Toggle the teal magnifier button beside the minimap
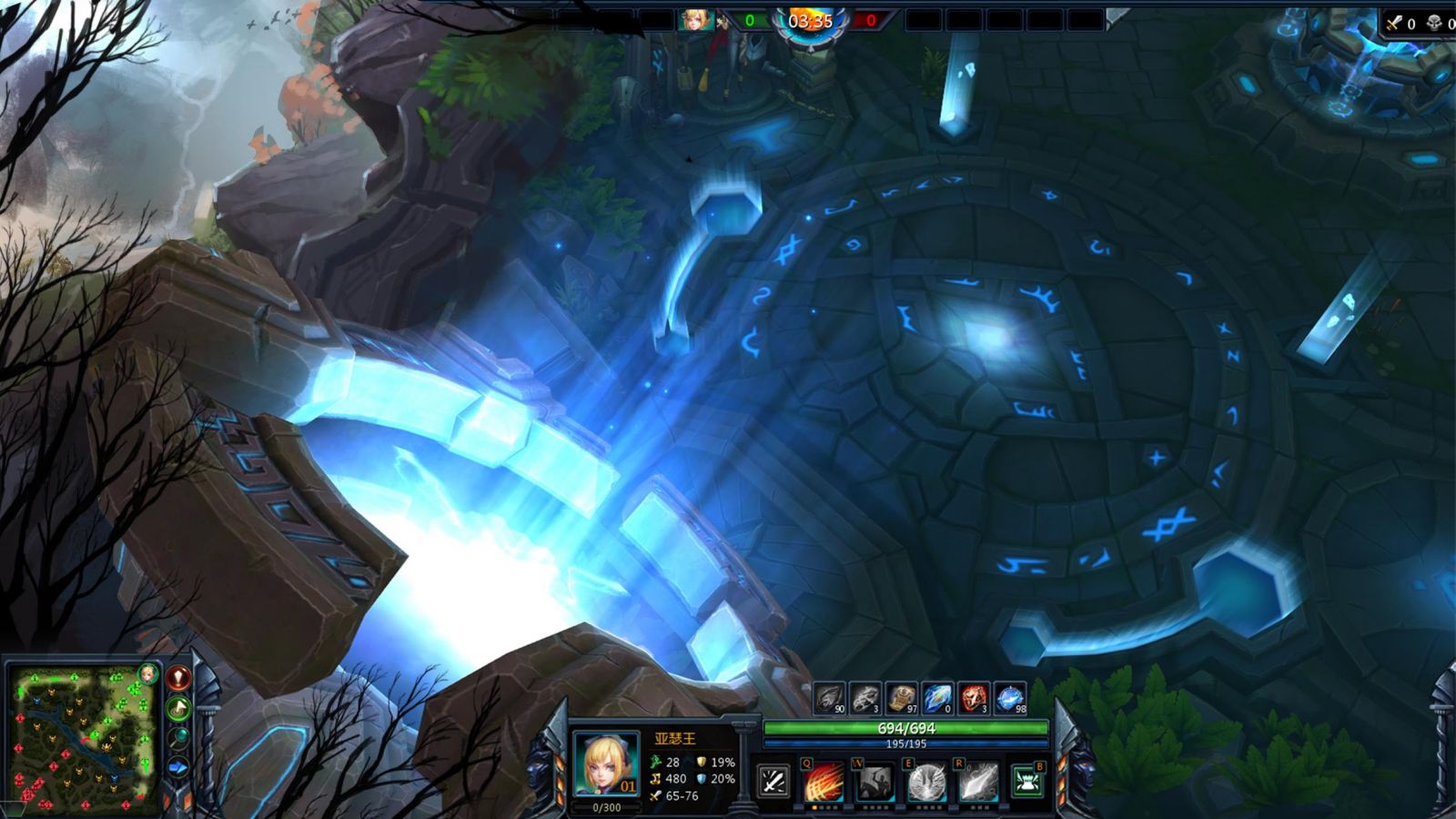 [x=179, y=737]
